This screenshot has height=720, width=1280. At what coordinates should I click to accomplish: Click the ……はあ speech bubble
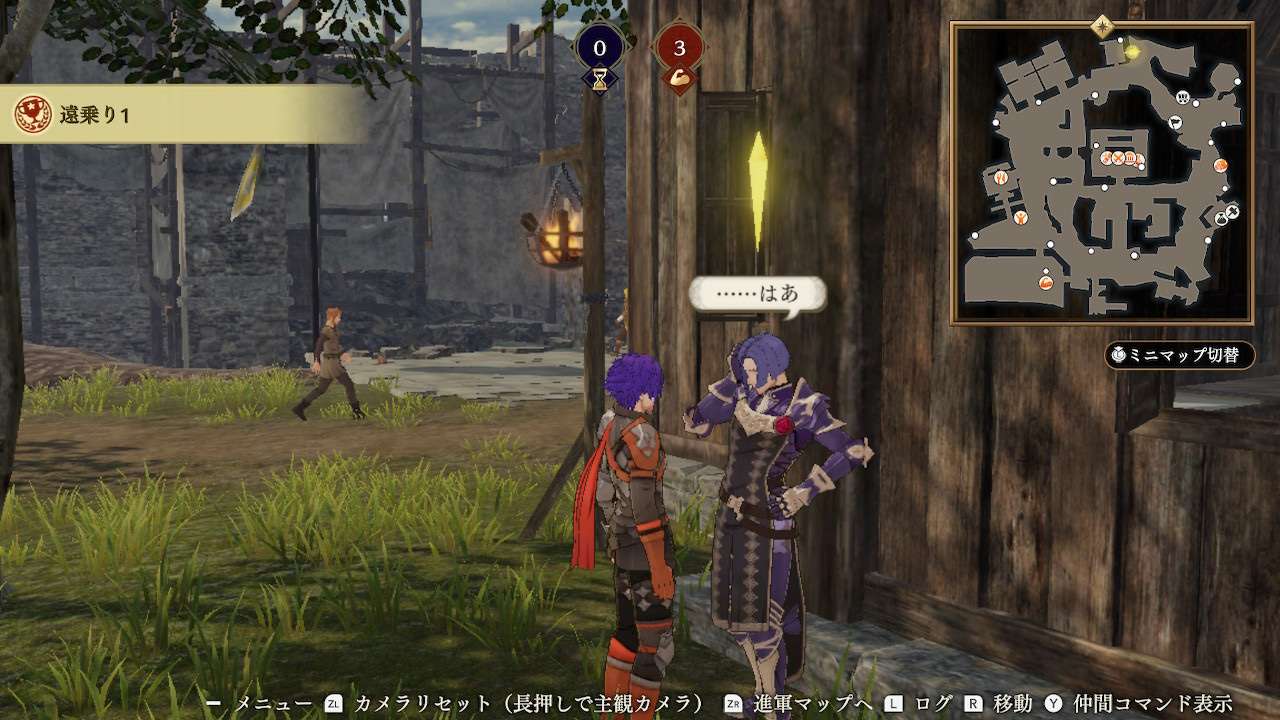point(758,295)
